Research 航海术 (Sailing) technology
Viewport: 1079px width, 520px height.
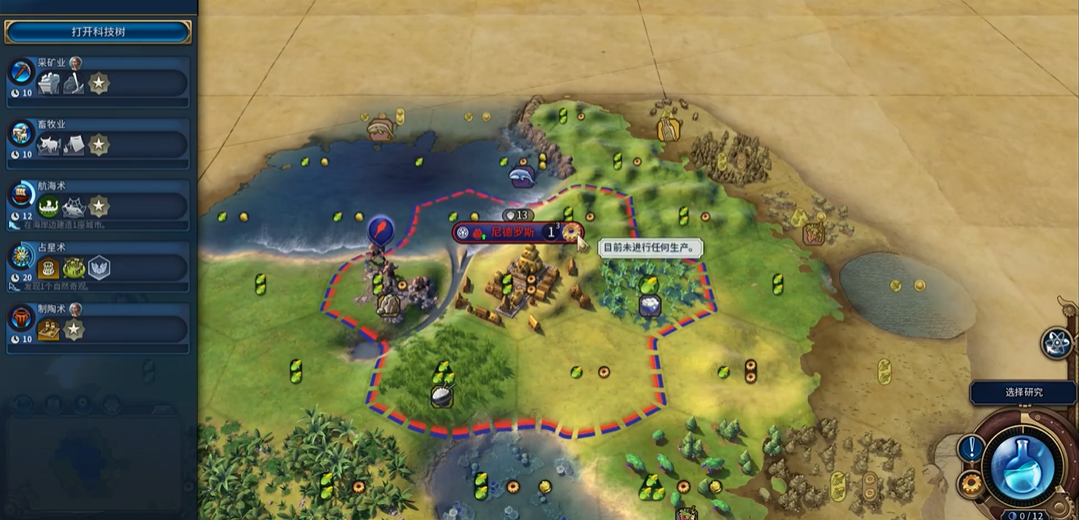click(x=97, y=204)
